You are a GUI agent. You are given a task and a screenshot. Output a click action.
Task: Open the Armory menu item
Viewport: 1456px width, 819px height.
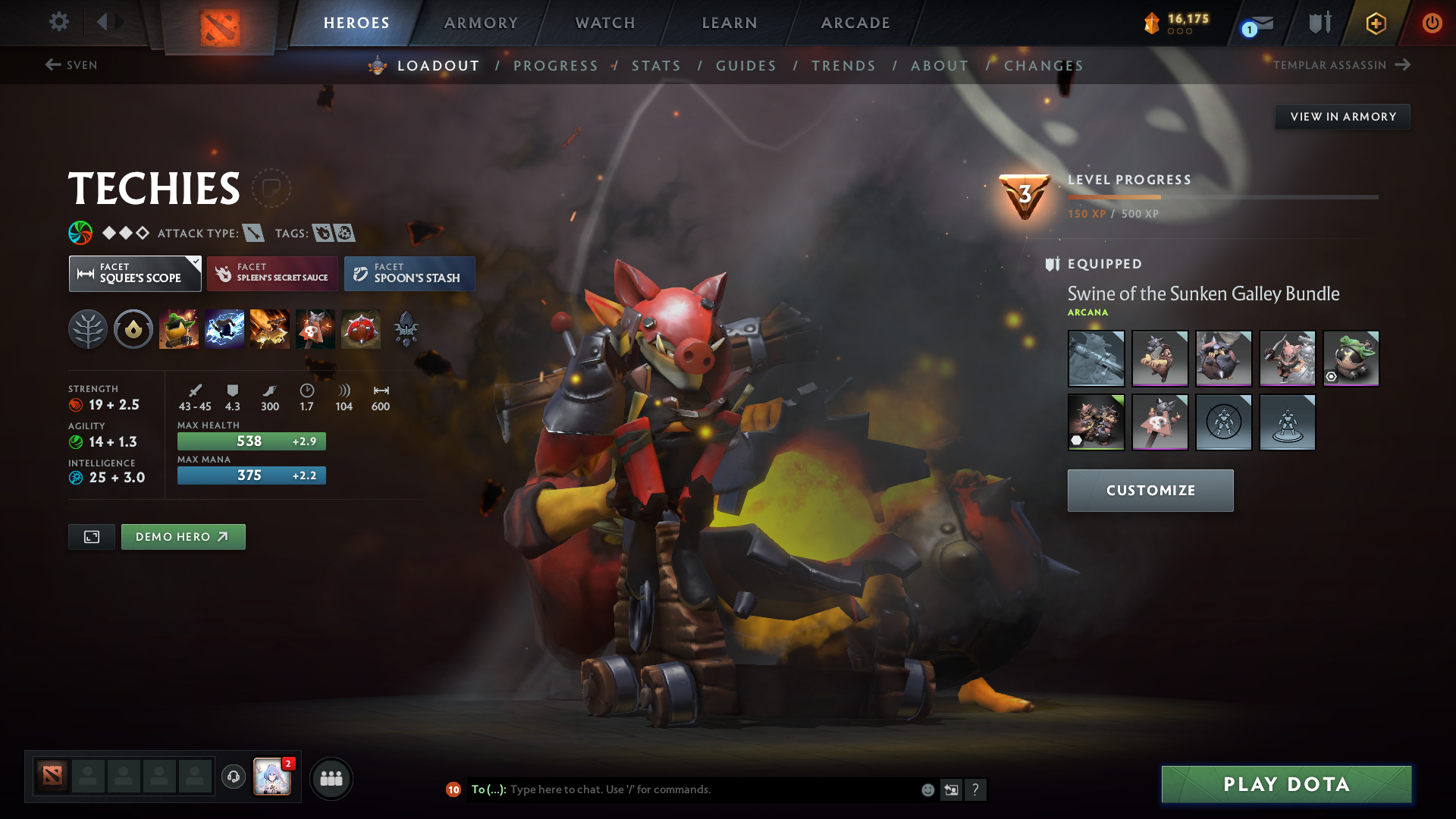click(x=481, y=23)
